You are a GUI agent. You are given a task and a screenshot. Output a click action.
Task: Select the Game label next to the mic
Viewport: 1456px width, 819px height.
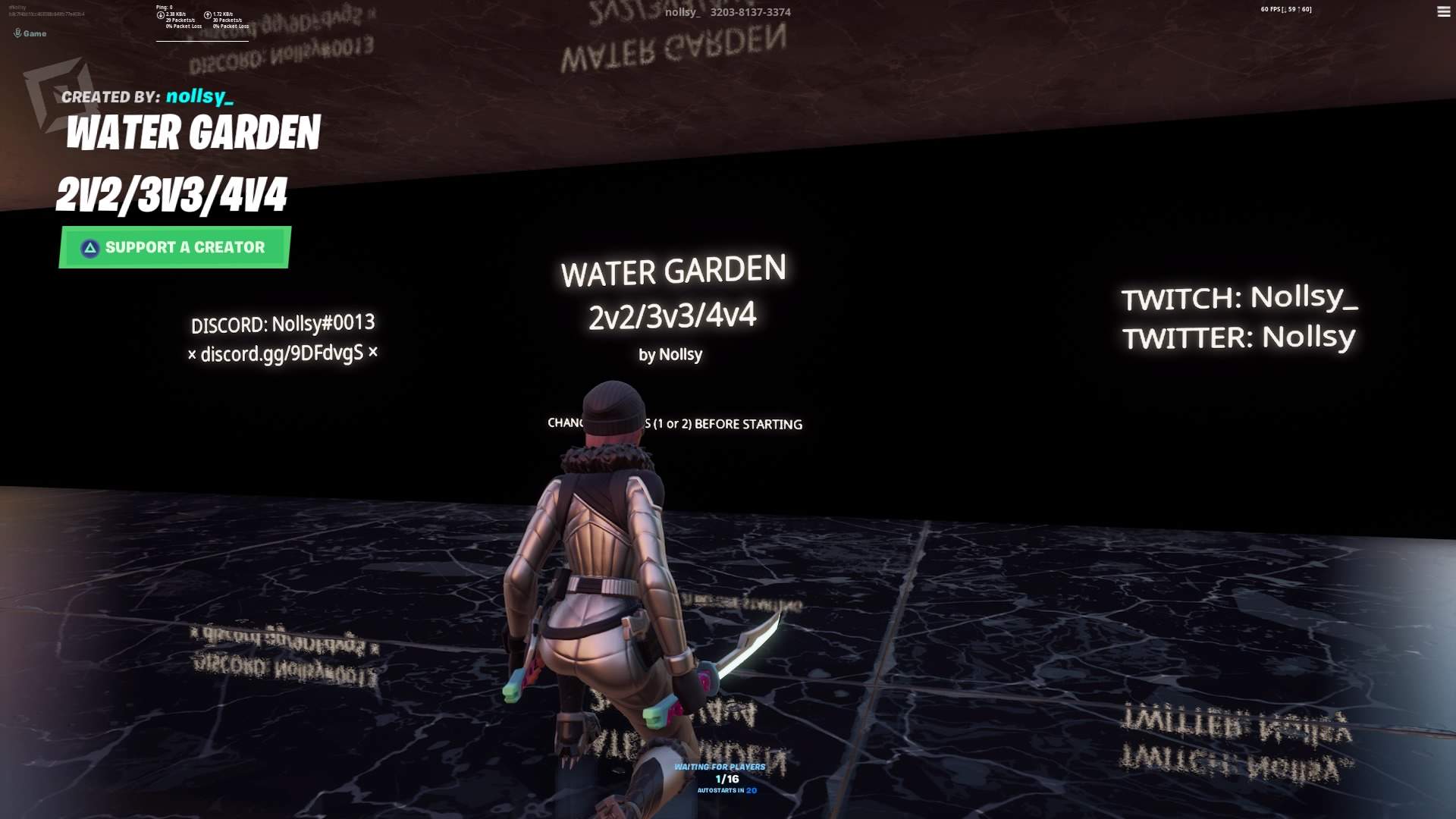[x=34, y=33]
